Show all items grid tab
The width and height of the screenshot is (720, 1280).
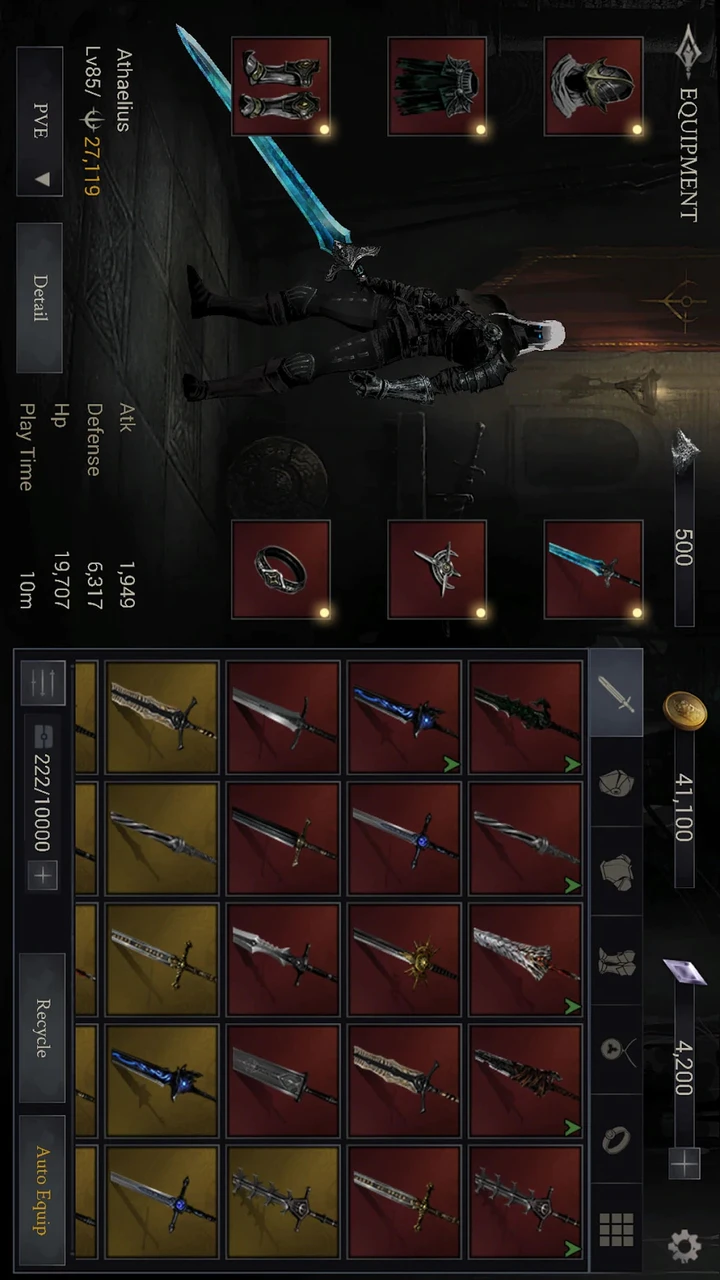point(615,1227)
